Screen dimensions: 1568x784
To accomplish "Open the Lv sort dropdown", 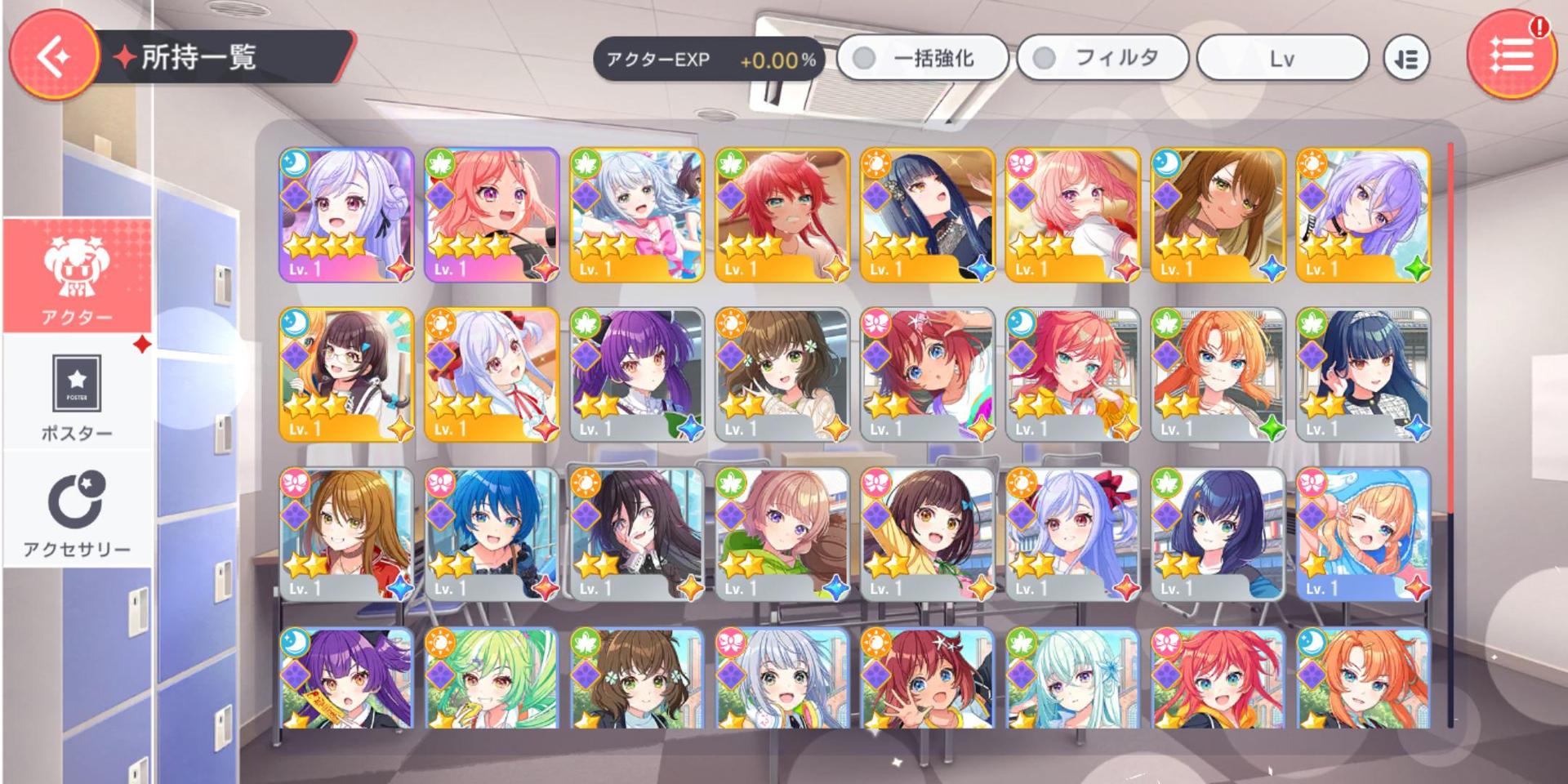I will 1282,58.
